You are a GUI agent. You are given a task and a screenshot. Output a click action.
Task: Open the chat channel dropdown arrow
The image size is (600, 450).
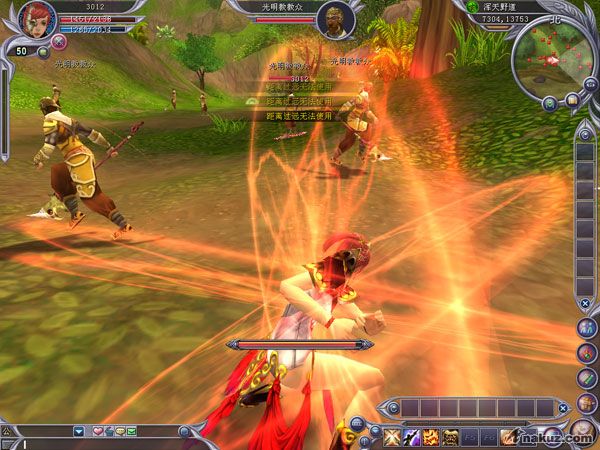(x=79, y=431)
